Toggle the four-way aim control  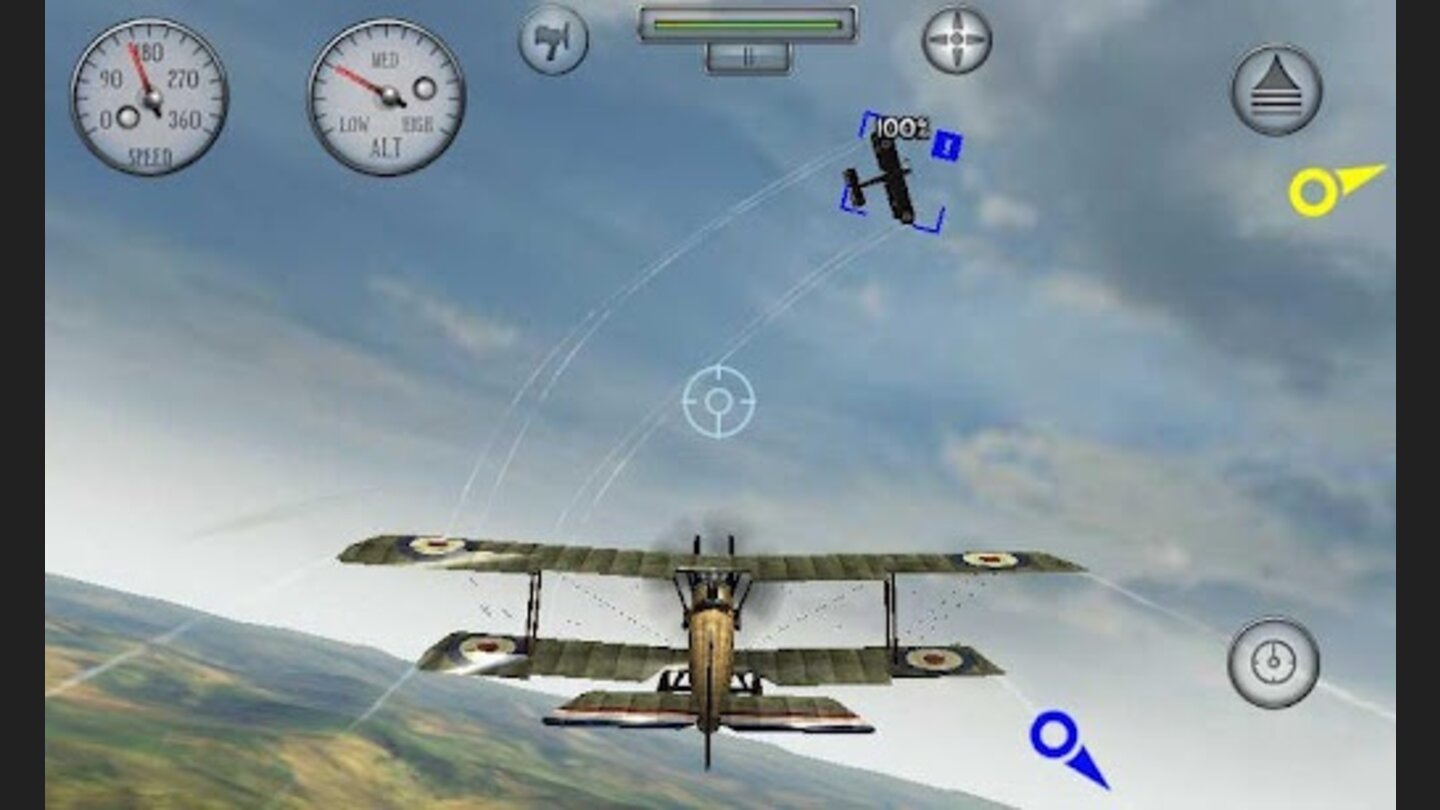pyautogui.click(x=958, y=37)
